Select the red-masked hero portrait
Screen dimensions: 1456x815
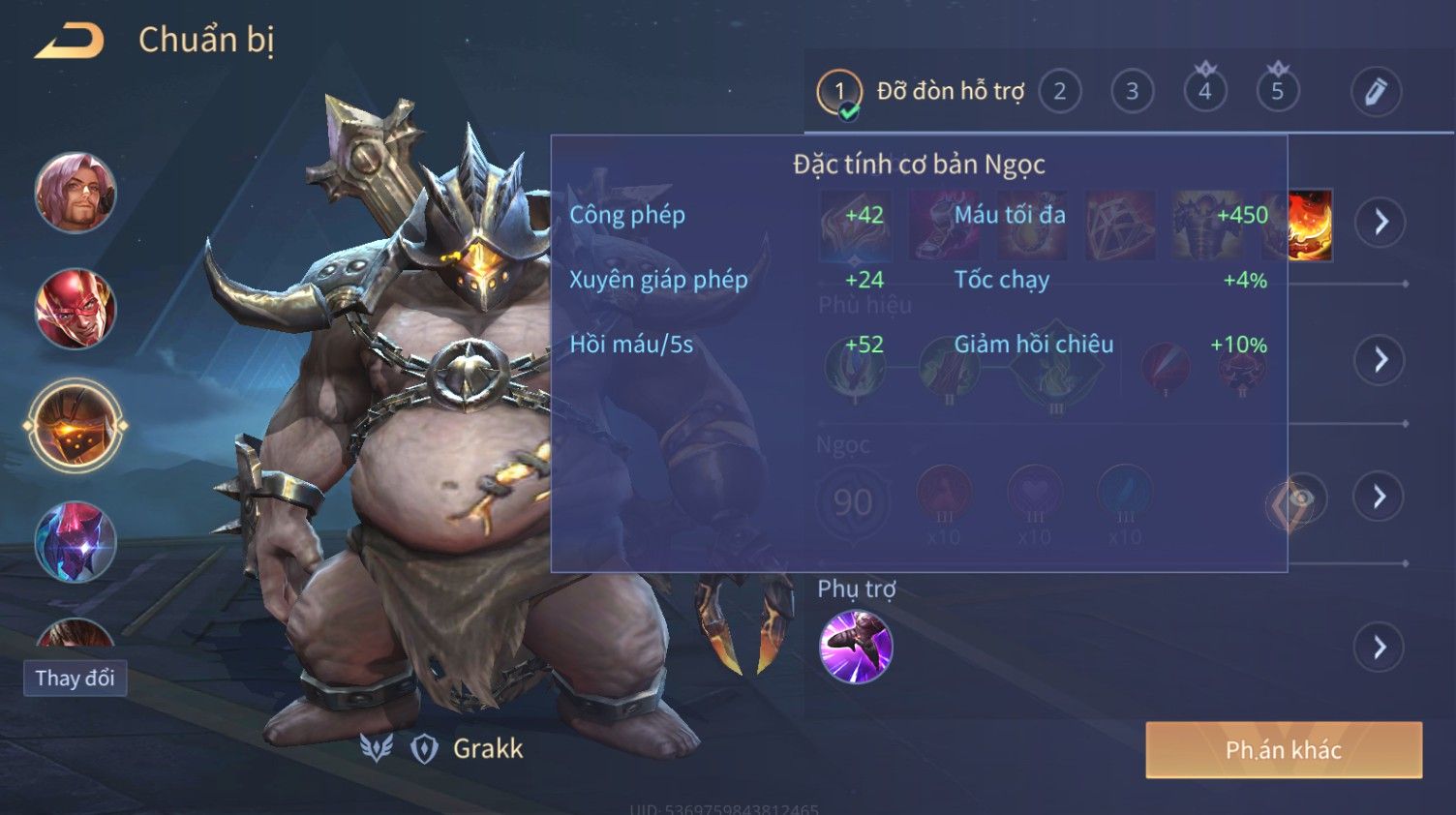[76, 309]
